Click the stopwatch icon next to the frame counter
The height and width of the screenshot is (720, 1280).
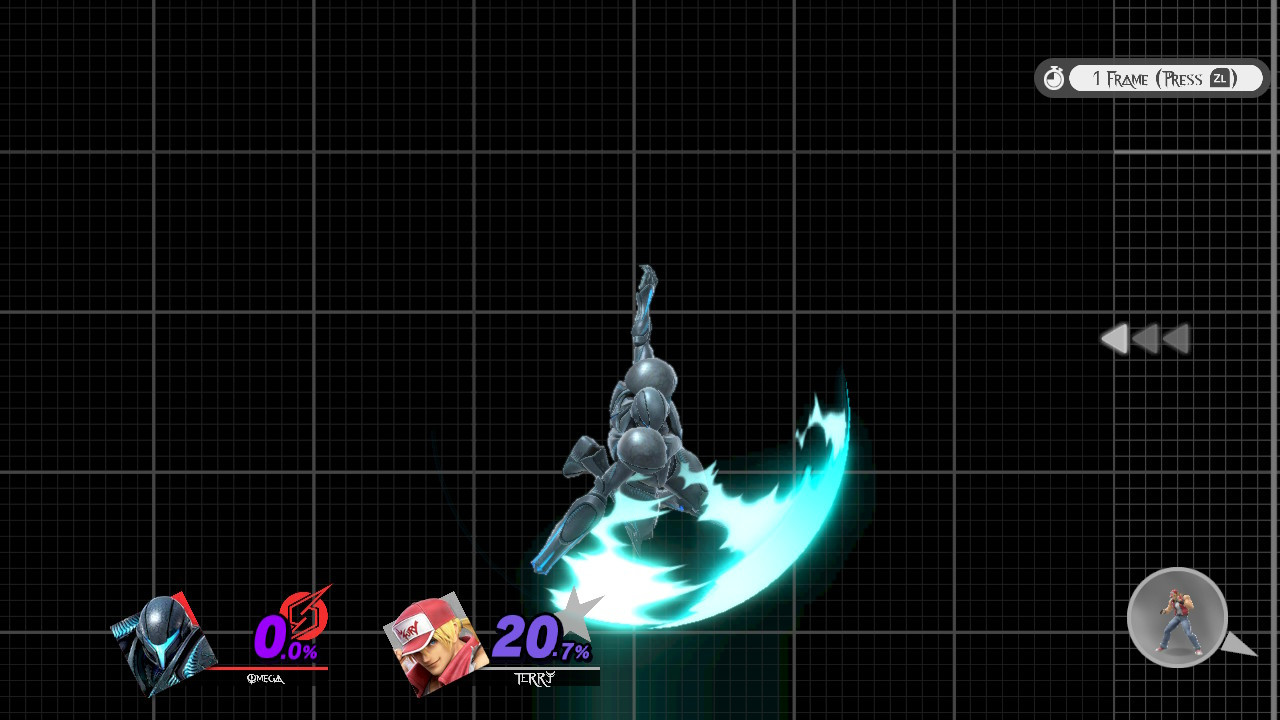click(1054, 77)
